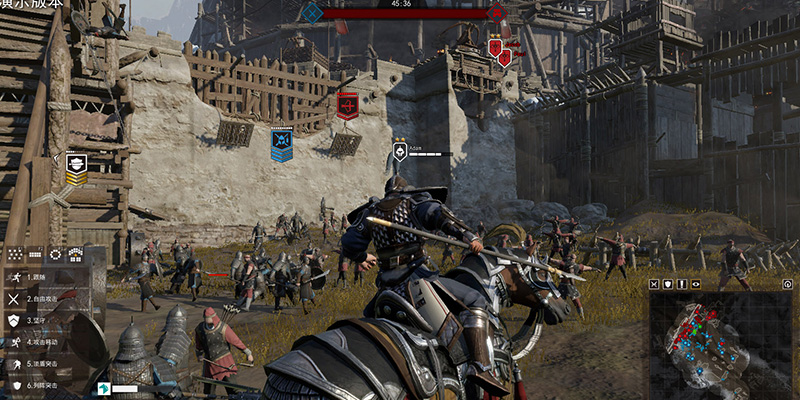This screenshot has width=800, height=400.
Task: Pick the scattered dots formation icon
Action: click(x=15, y=254)
